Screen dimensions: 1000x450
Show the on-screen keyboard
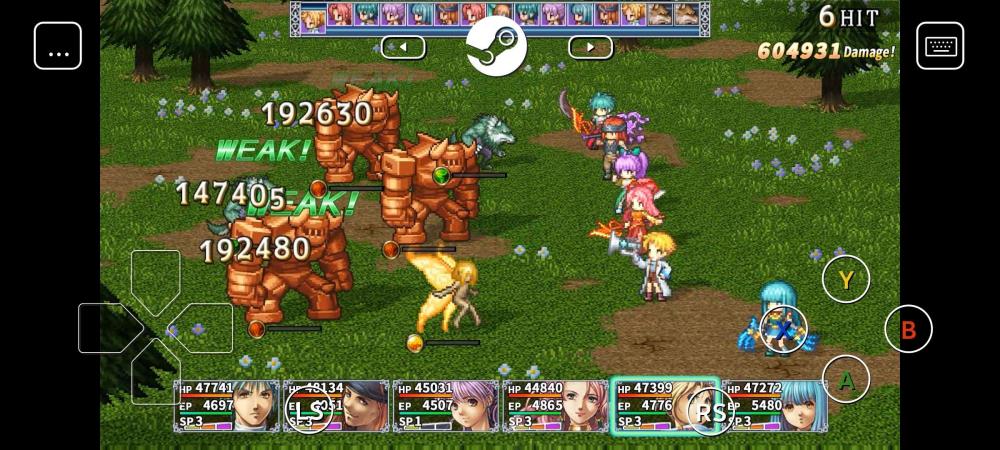click(940, 45)
